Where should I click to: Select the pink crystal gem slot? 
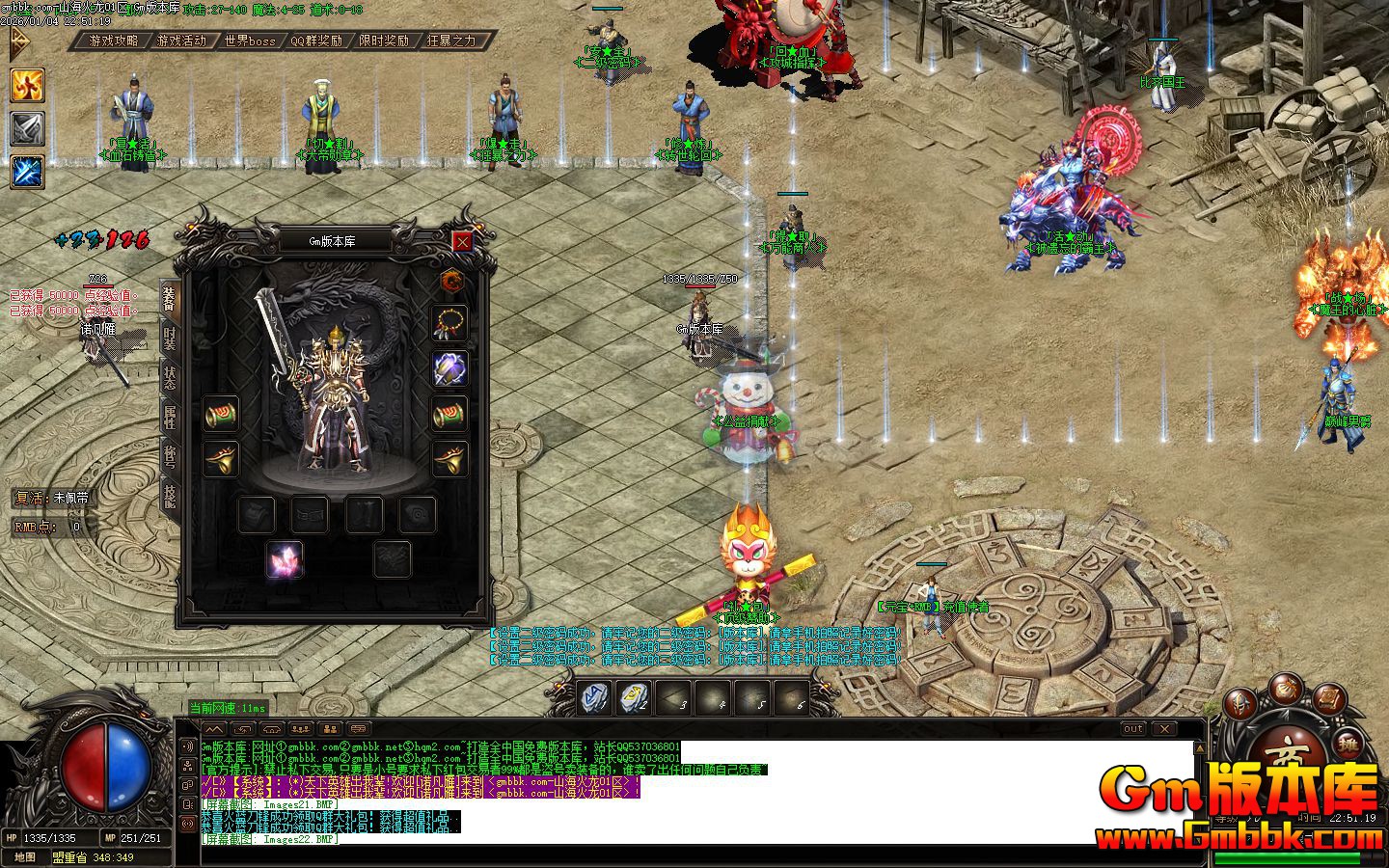point(285,559)
